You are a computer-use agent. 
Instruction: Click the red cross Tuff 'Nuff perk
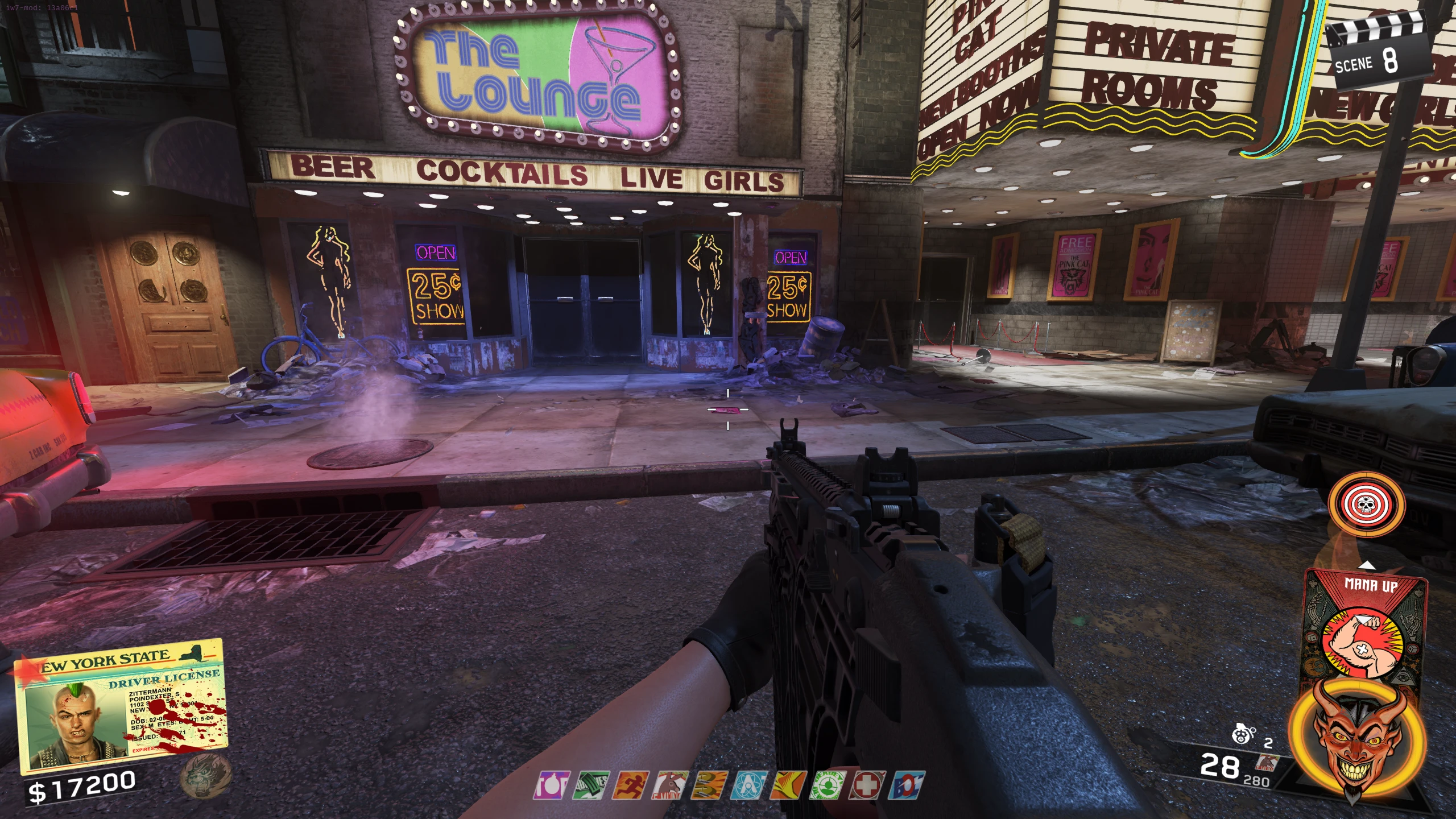tap(867, 785)
